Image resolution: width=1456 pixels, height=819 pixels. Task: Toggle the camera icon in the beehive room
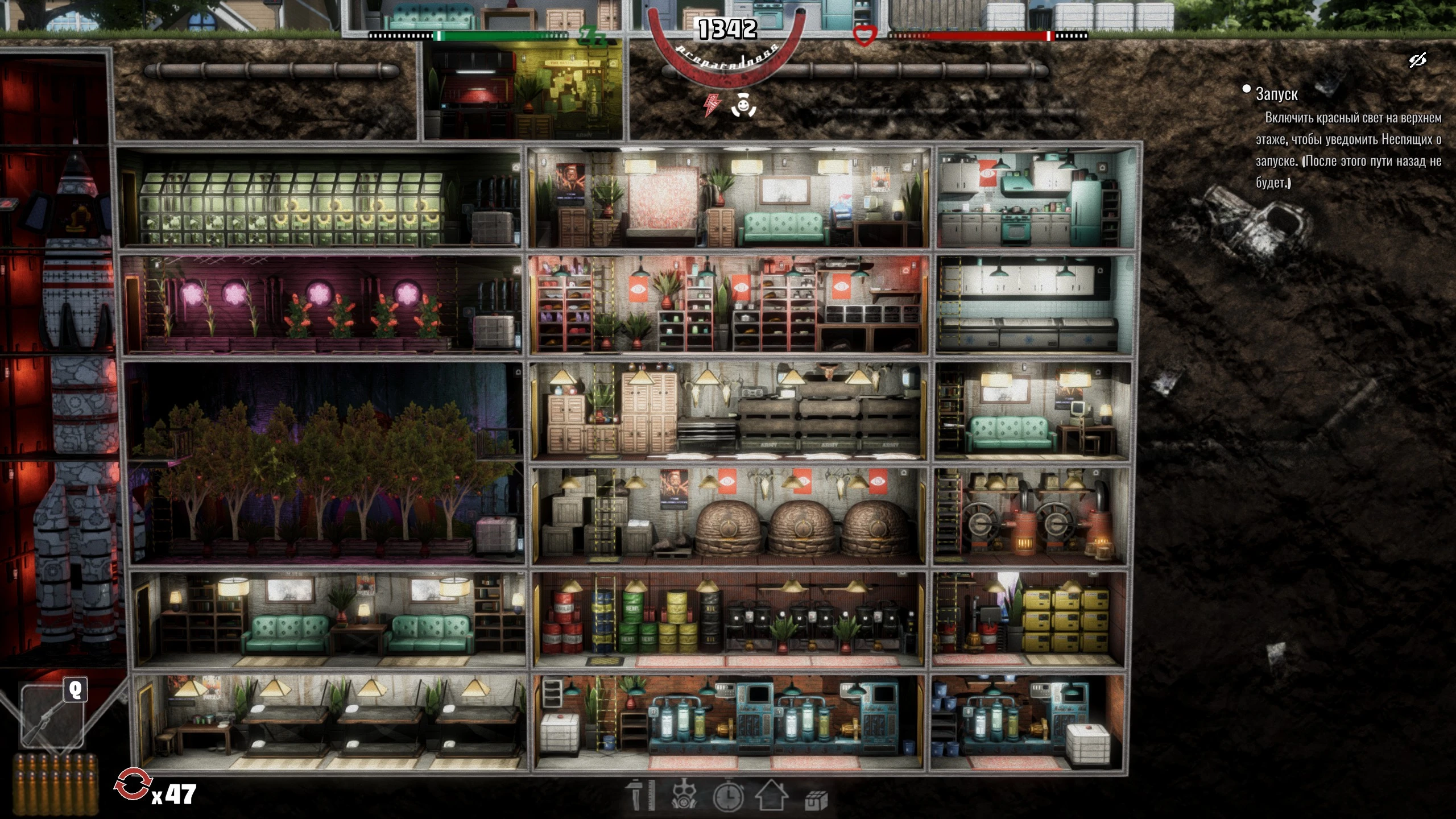(904, 473)
